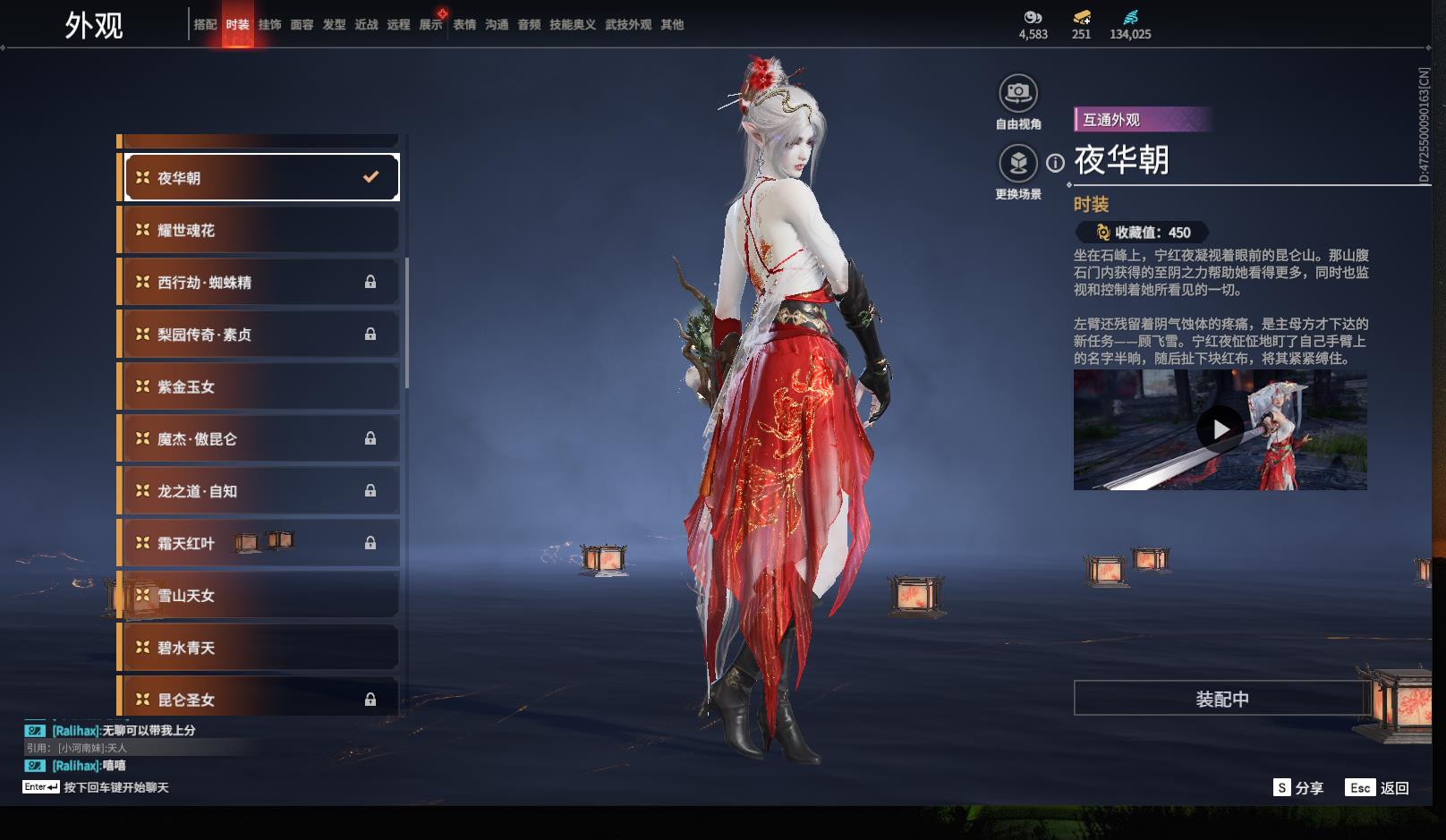Open the 展示 showcase tab
The image size is (1446, 840).
coord(430,25)
